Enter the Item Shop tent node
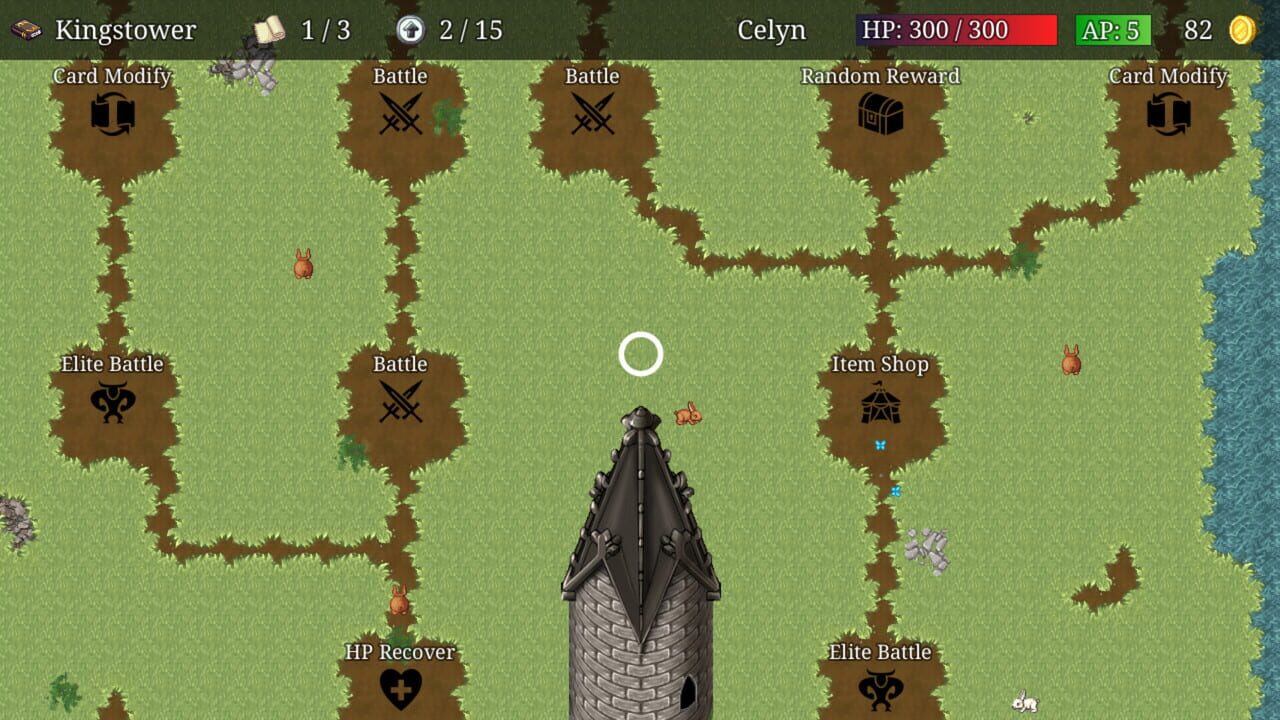 883,400
